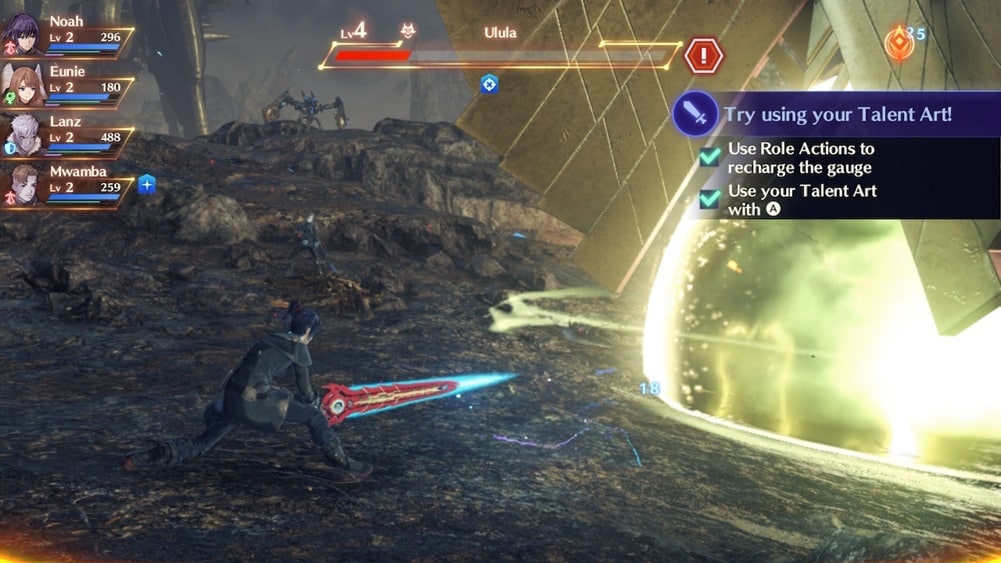This screenshot has width=1001, height=563.
Task: Click the red exclamation alert icon
Action: click(x=703, y=54)
